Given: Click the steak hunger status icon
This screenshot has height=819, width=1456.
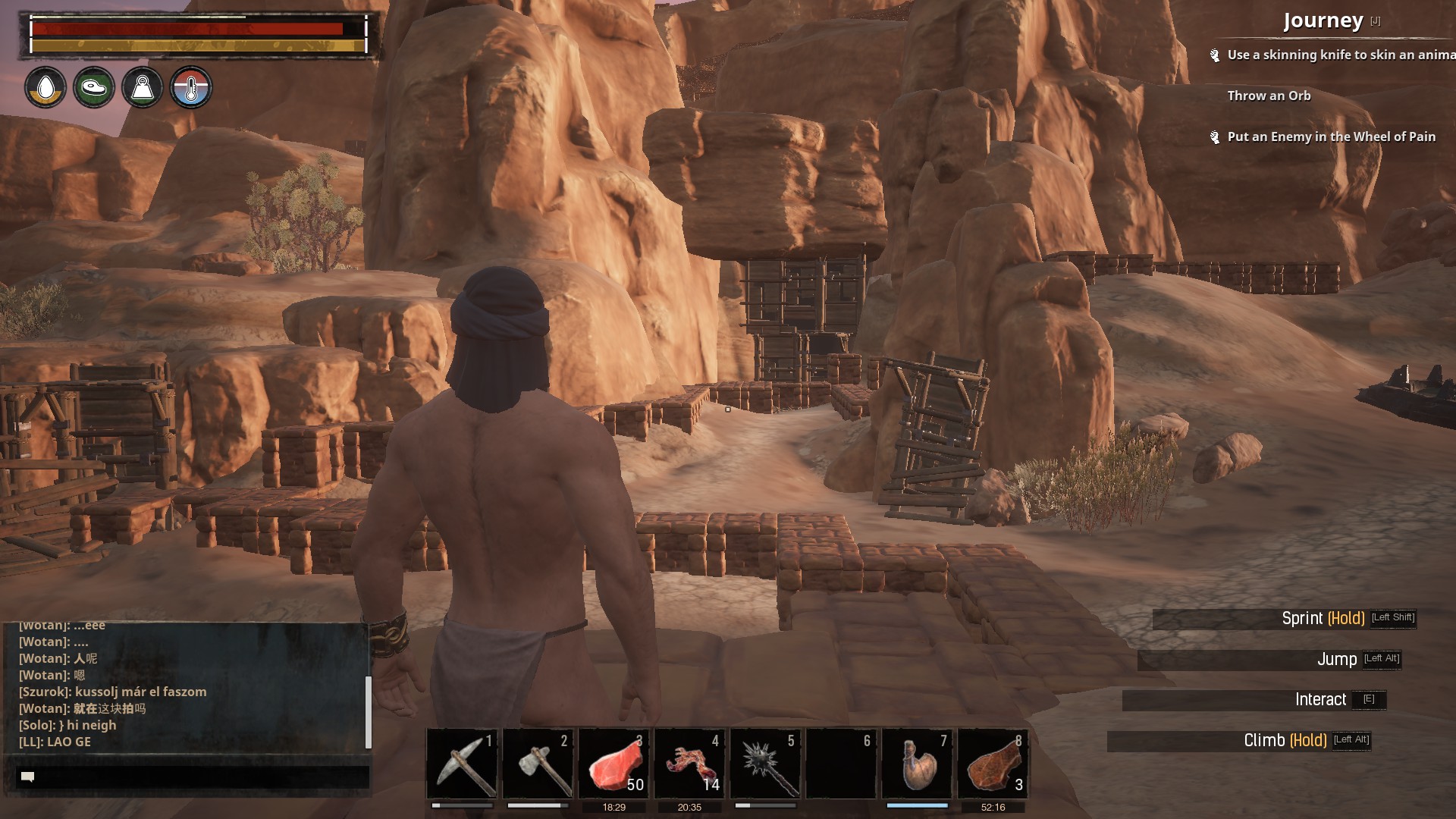Looking at the screenshot, I should point(94,88).
